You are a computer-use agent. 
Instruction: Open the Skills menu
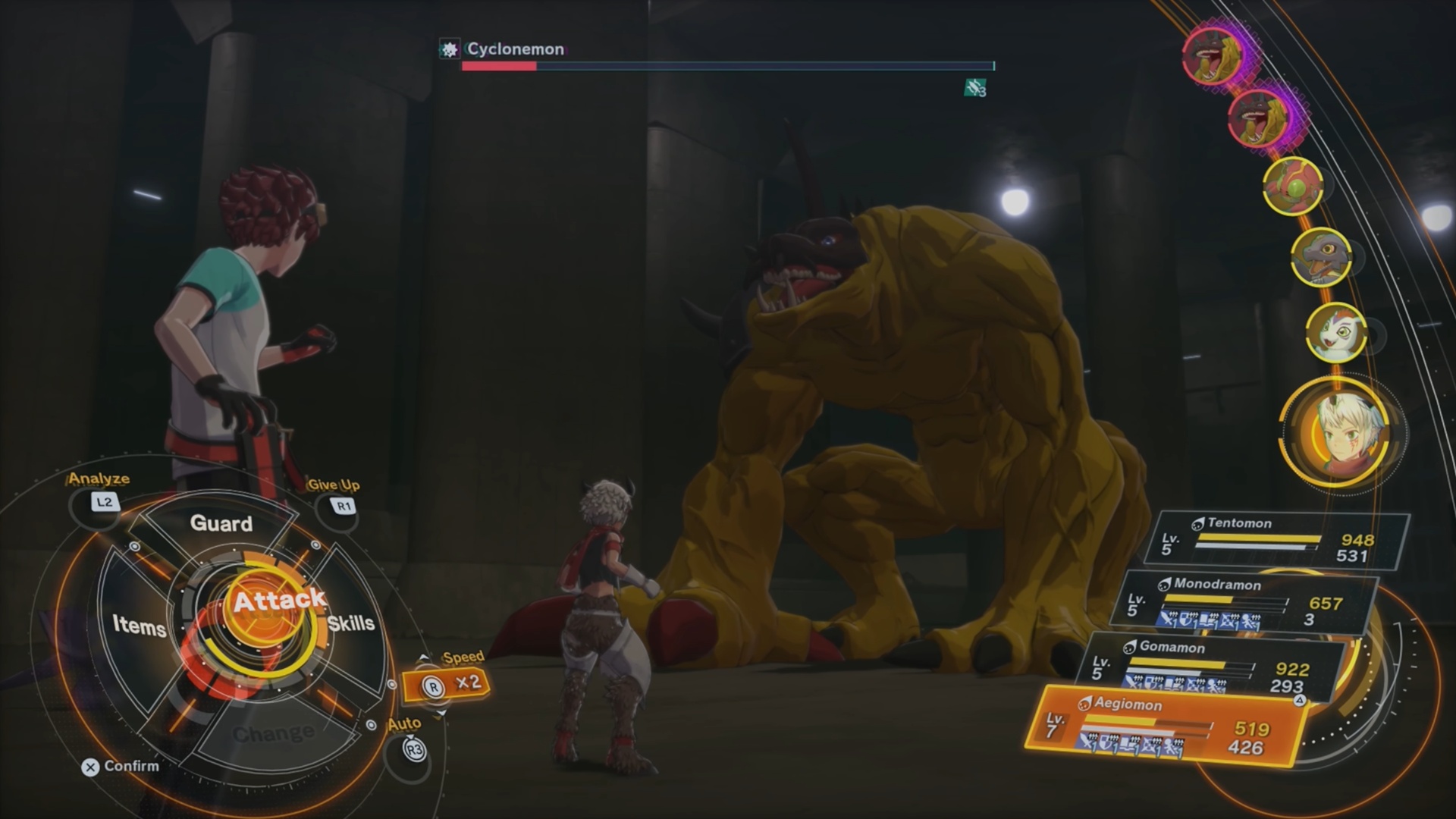(351, 623)
